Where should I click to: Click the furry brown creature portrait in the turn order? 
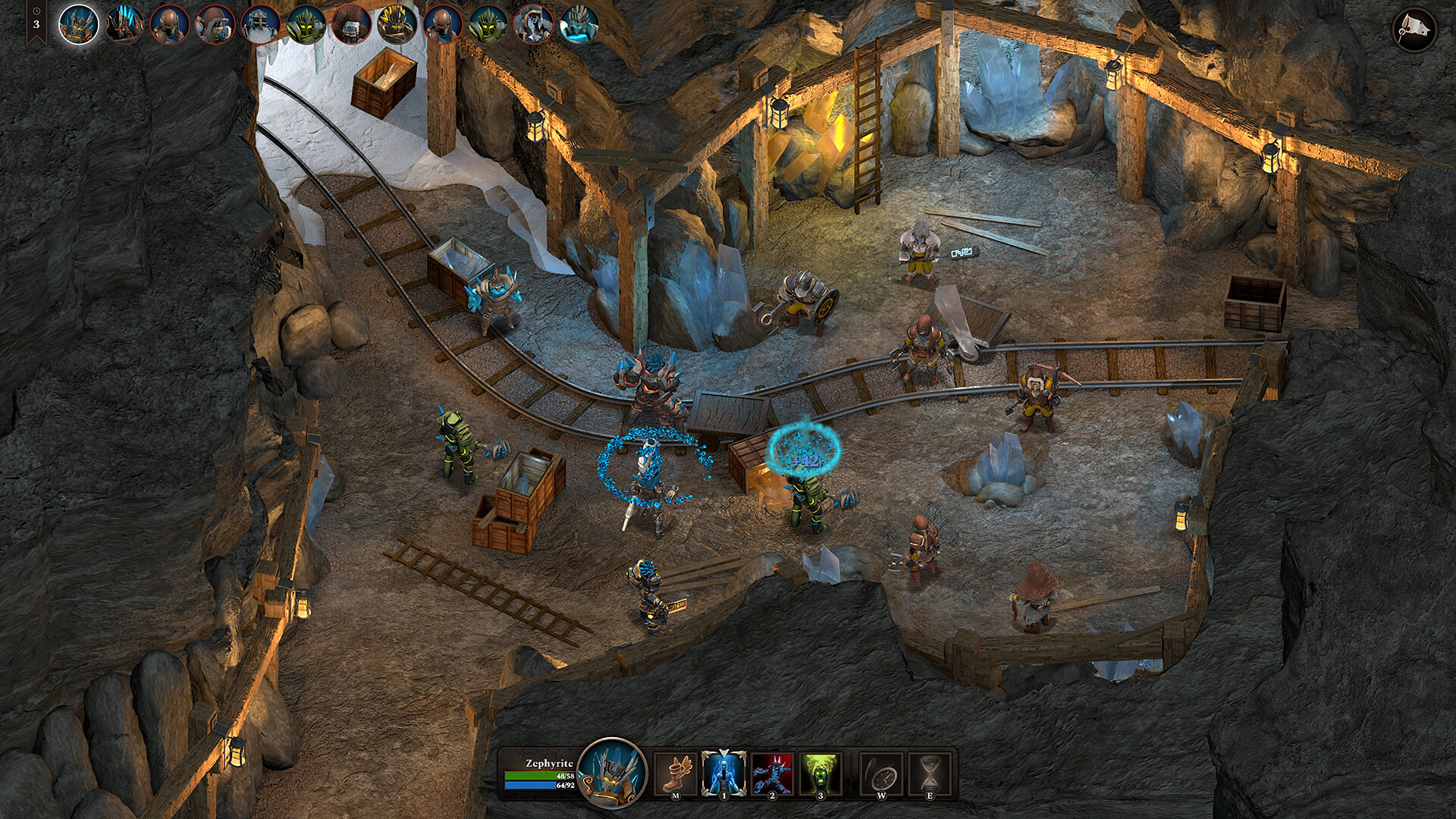click(x=352, y=23)
